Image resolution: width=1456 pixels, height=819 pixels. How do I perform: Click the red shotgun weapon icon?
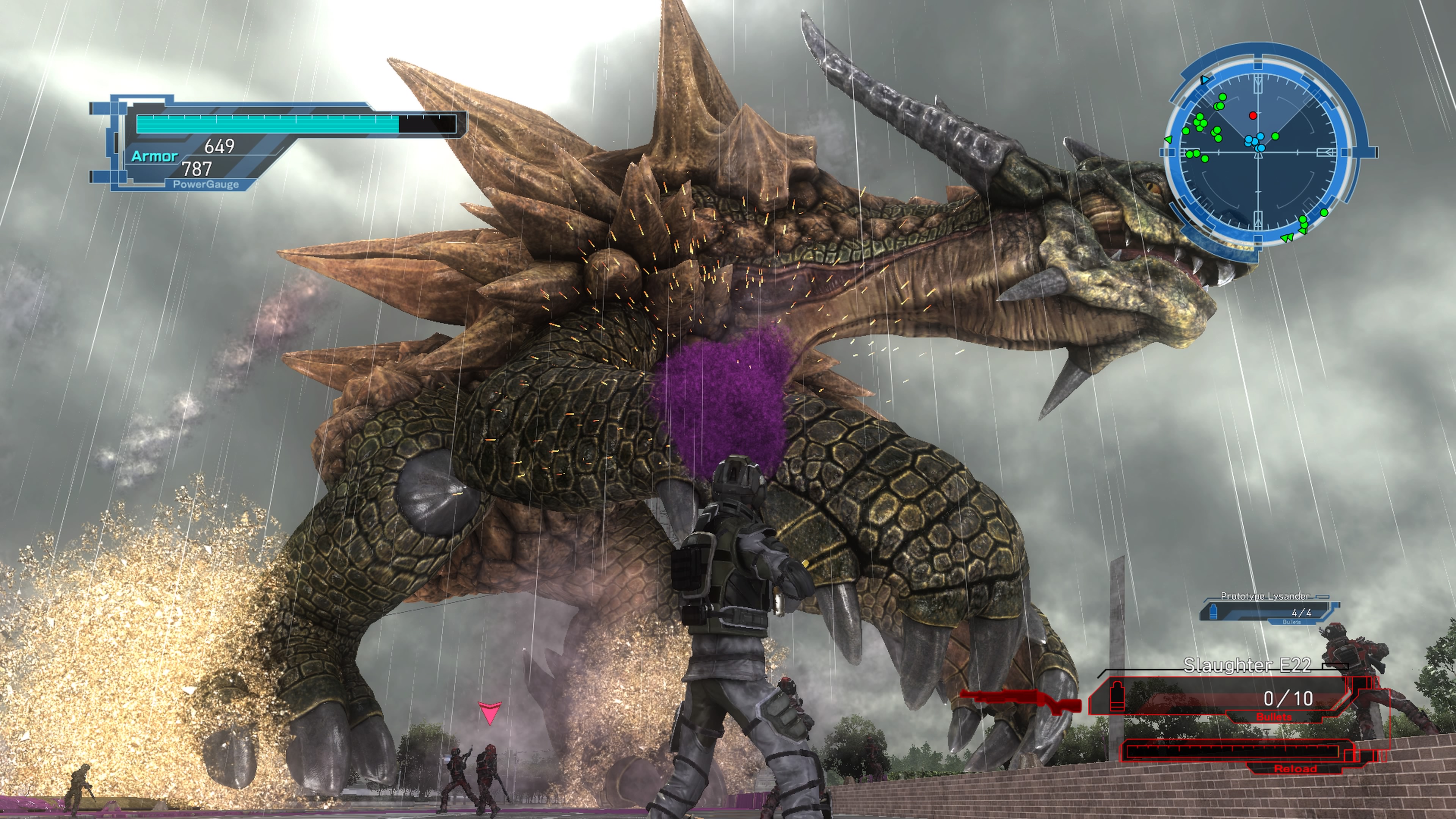pos(1020,701)
